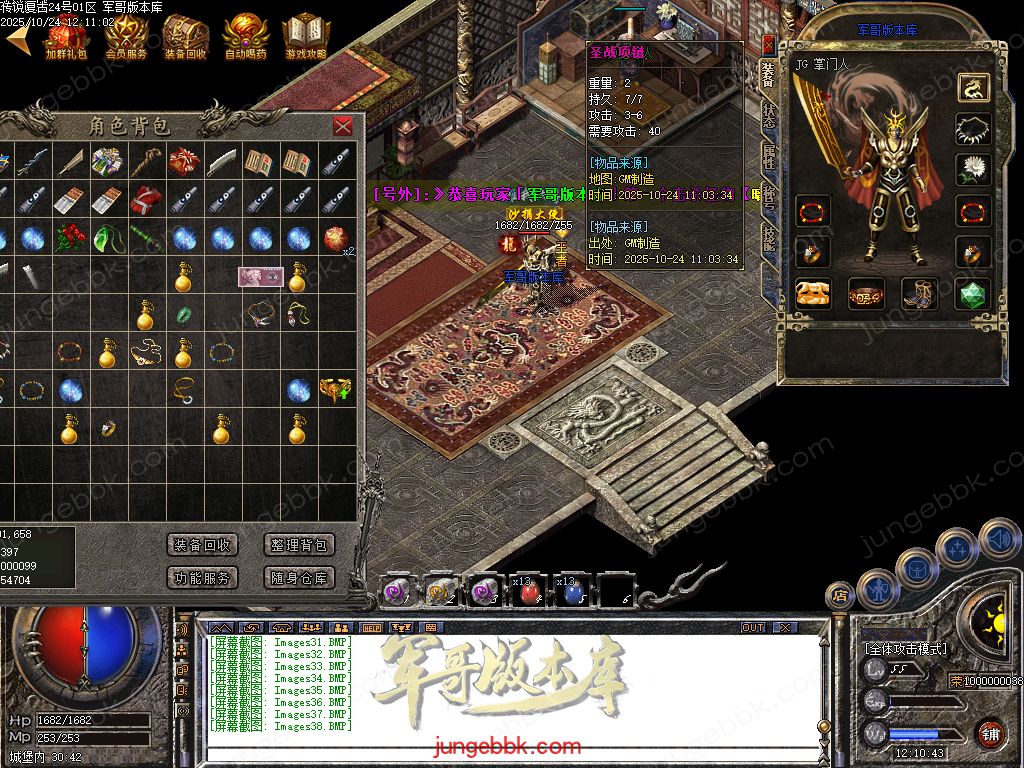Open the 铺 shop button

click(990, 733)
